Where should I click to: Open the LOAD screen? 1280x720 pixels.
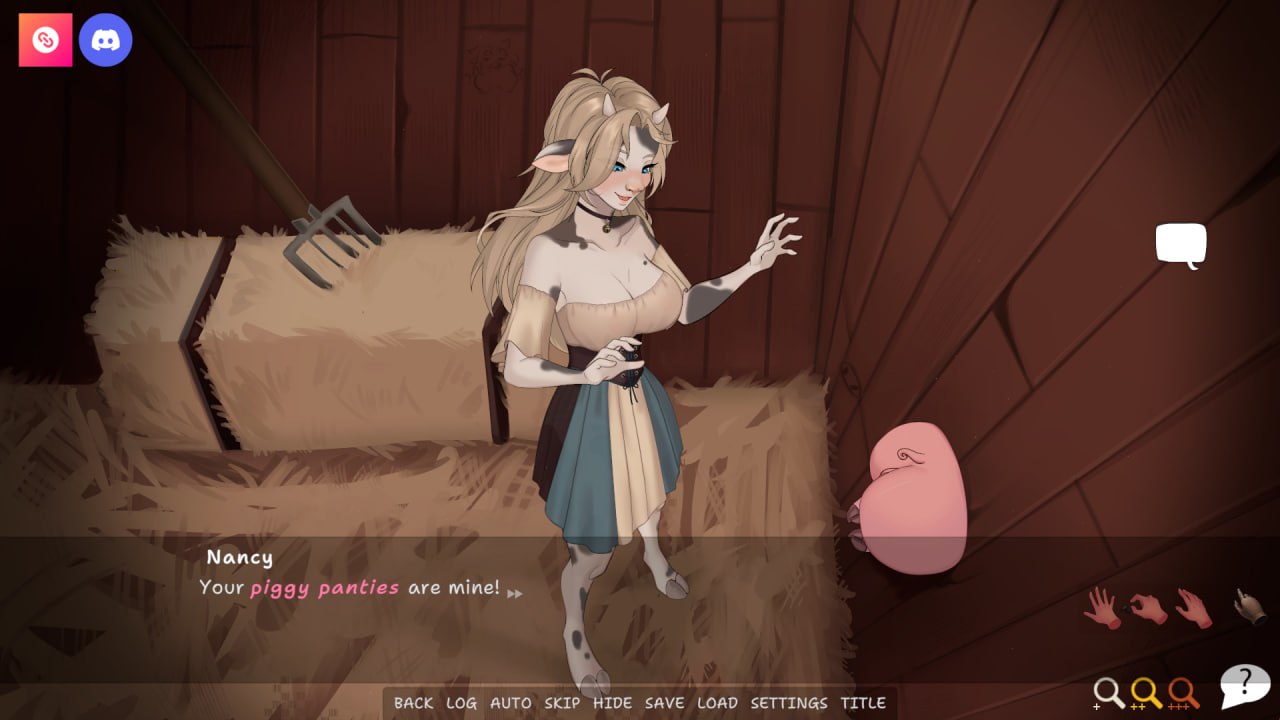point(719,703)
